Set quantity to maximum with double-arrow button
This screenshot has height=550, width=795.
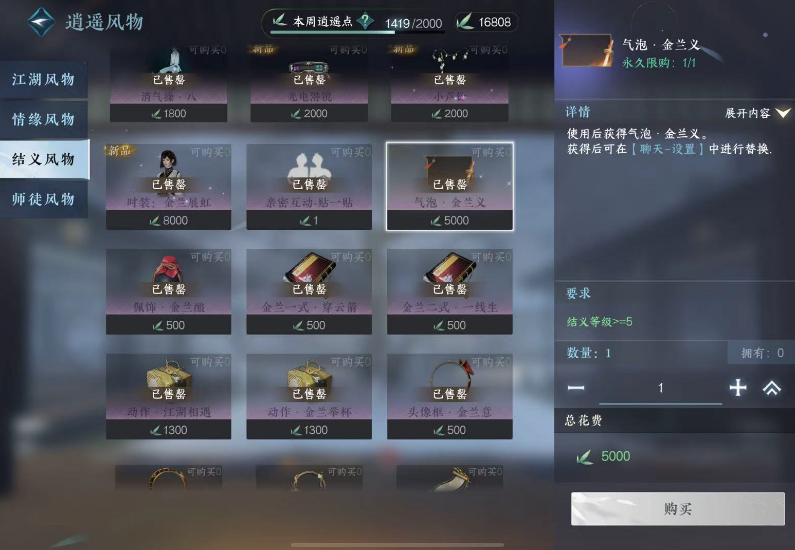click(x=772, y=388)
